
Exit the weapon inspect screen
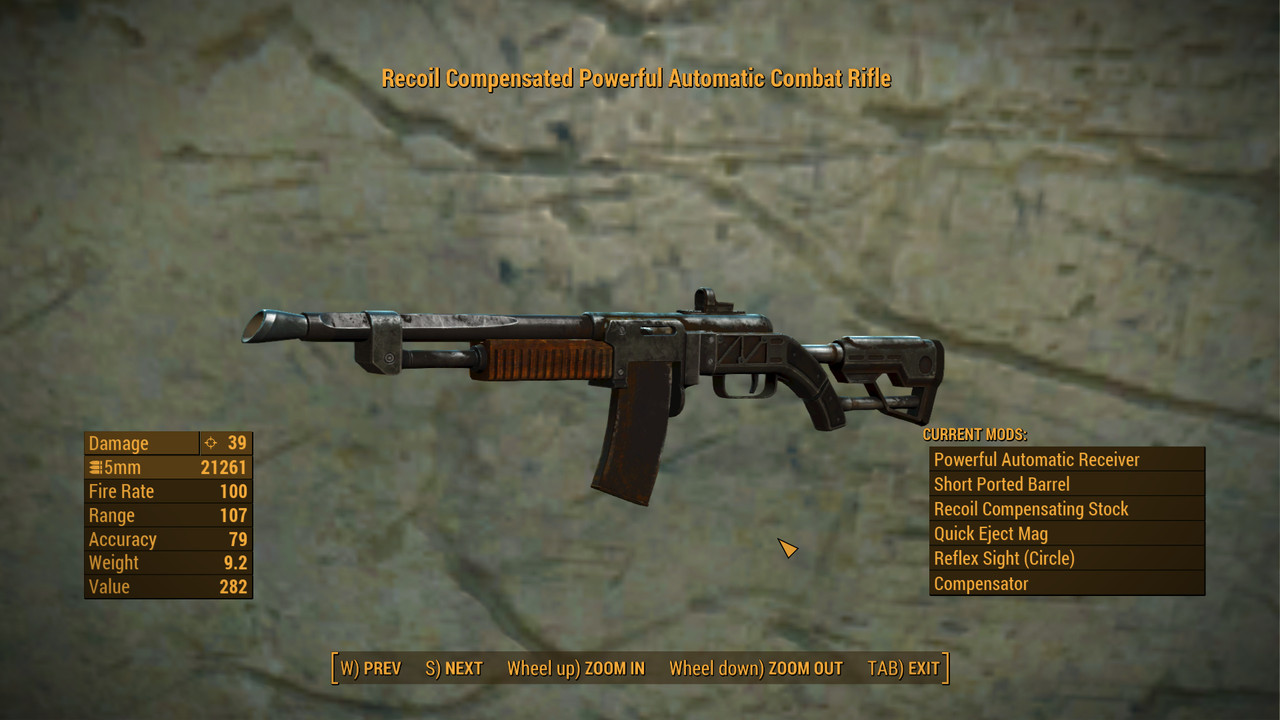pyautogui.click(x=903, y=668)
